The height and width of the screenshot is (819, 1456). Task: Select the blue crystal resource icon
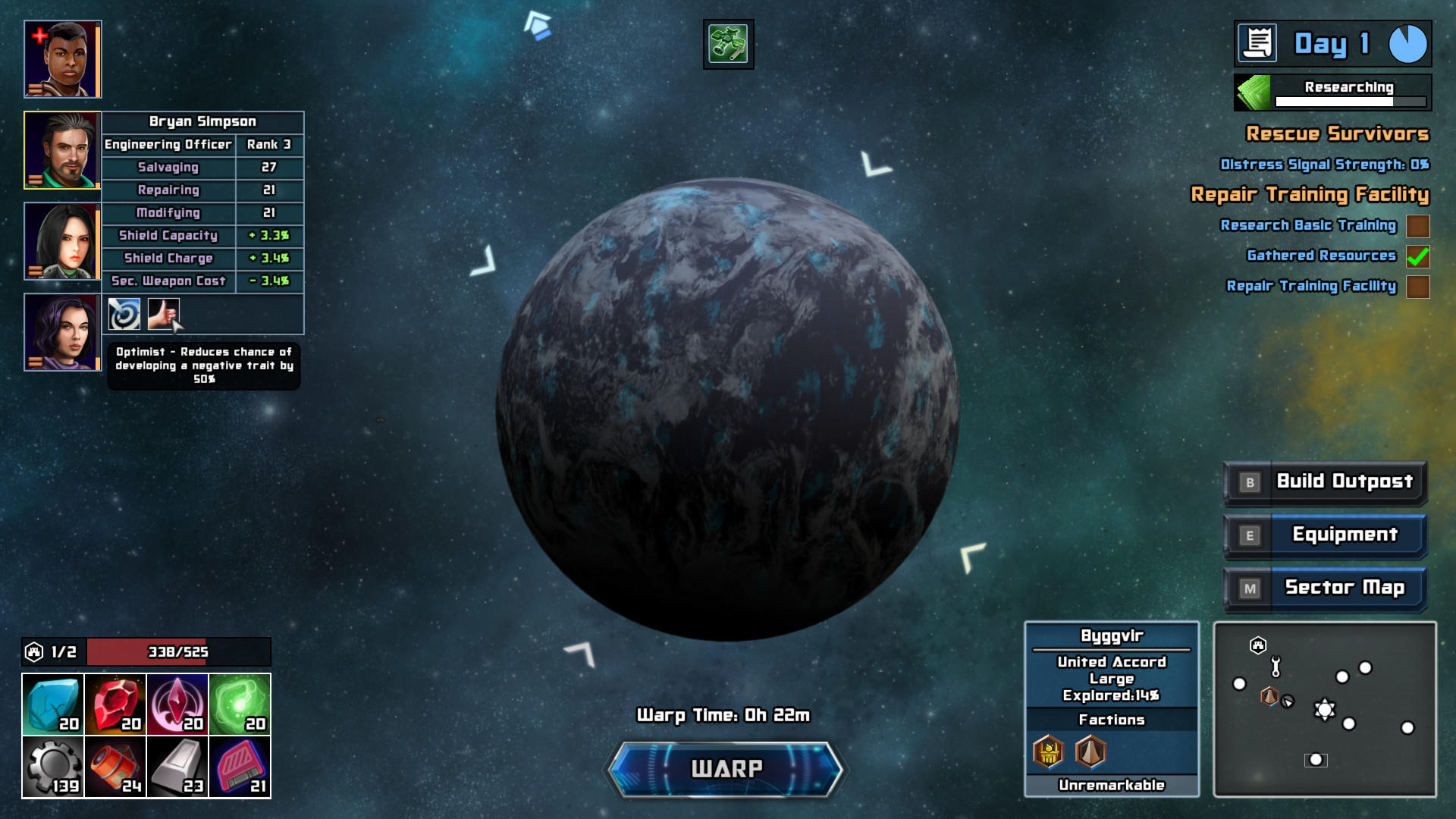click(x=54, y=702)
